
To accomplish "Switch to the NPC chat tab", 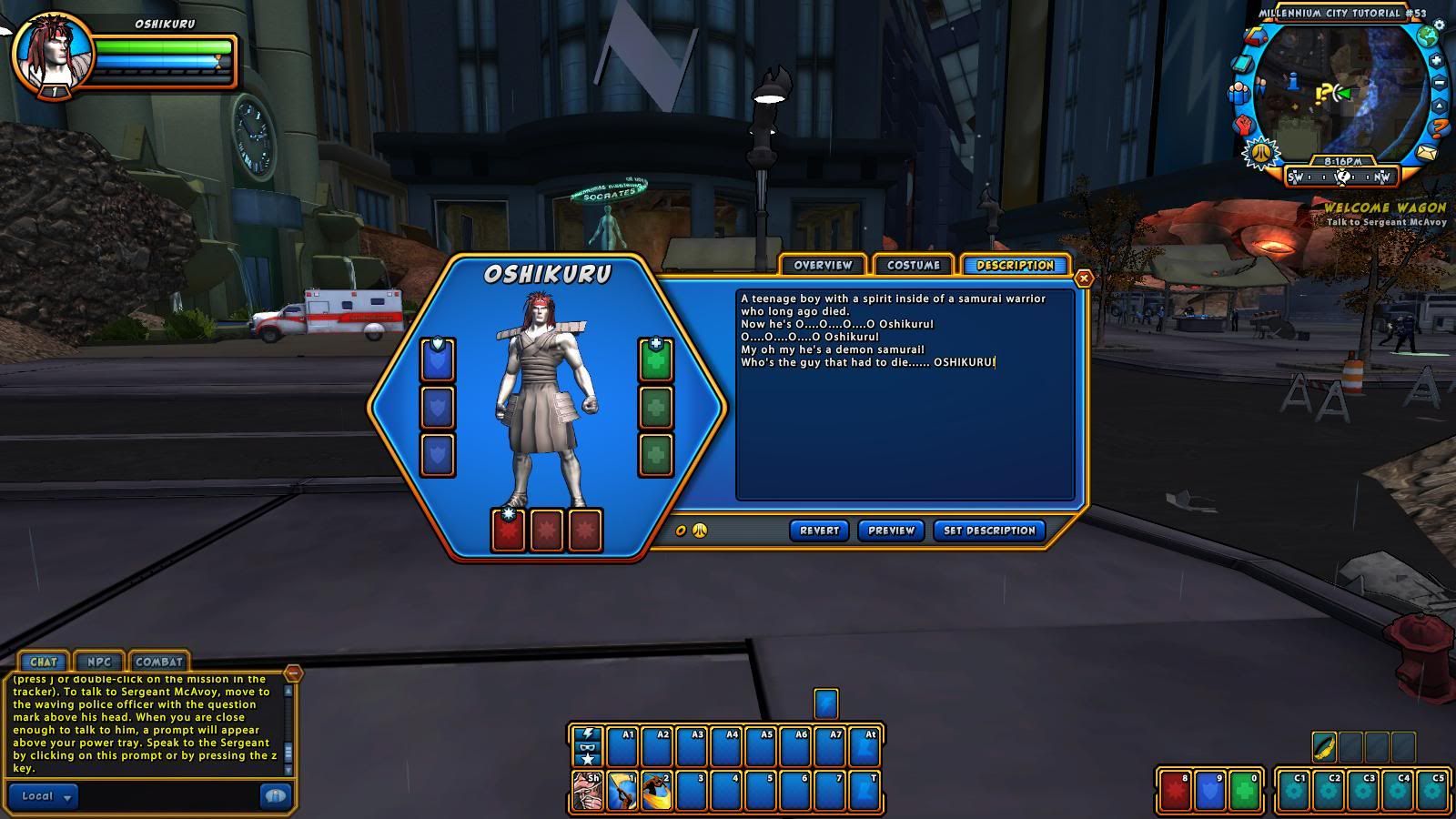I will pos(98,662).
